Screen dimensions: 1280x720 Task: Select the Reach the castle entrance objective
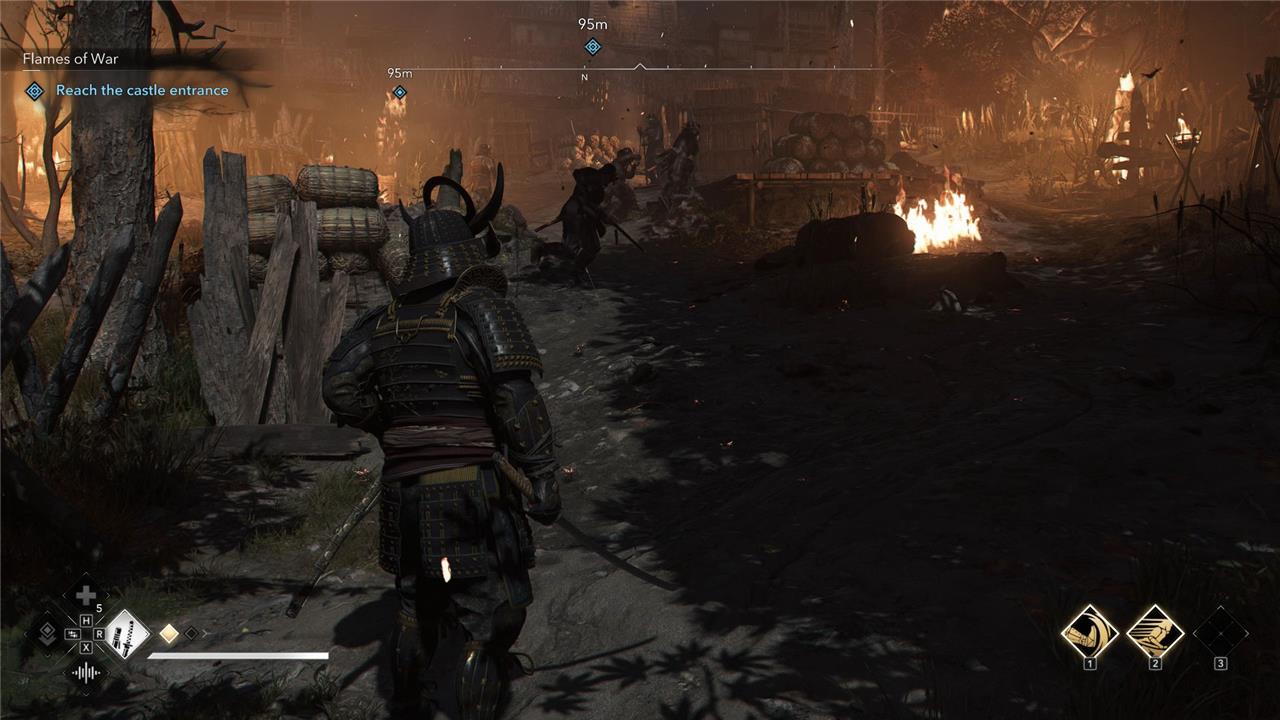(141, 90)
